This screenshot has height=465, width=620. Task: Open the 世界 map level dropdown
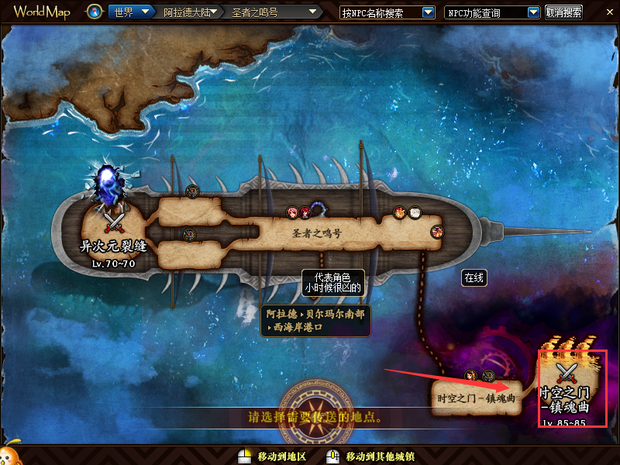click(x=145, y=12)
